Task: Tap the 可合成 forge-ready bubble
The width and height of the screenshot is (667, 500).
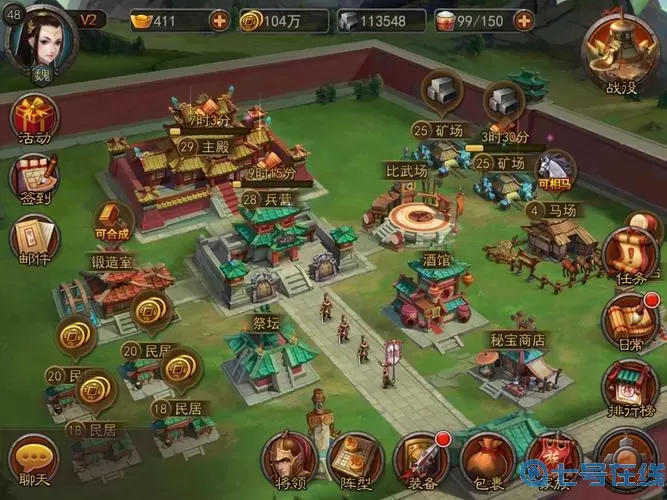Action: click(x=113, y=219)
